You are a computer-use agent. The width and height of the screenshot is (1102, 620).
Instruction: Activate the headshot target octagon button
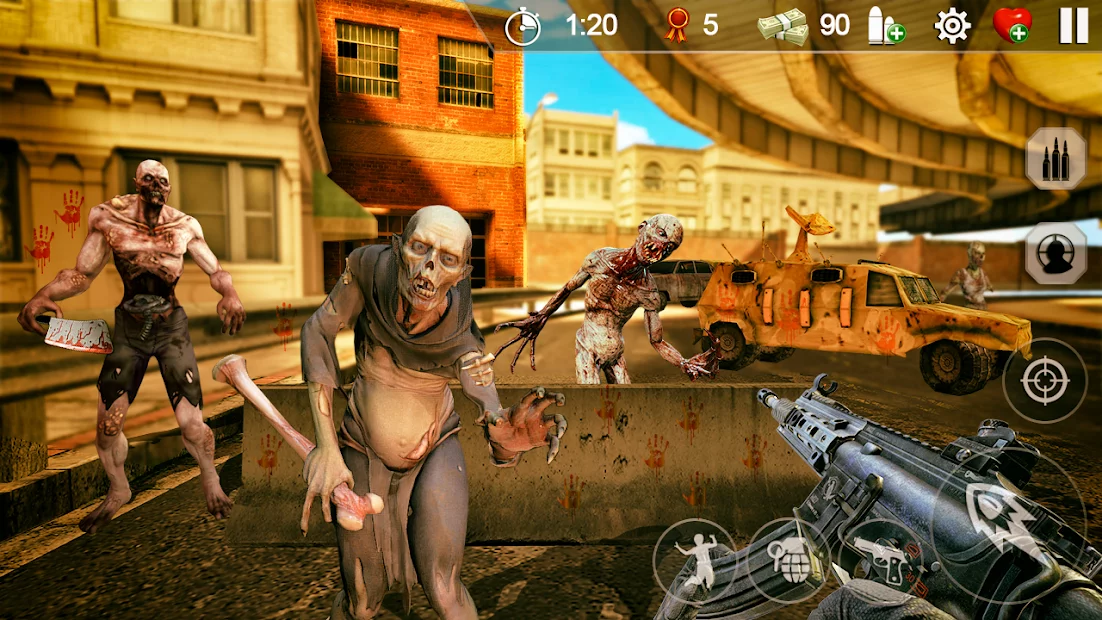click(x=1055, y=253)
